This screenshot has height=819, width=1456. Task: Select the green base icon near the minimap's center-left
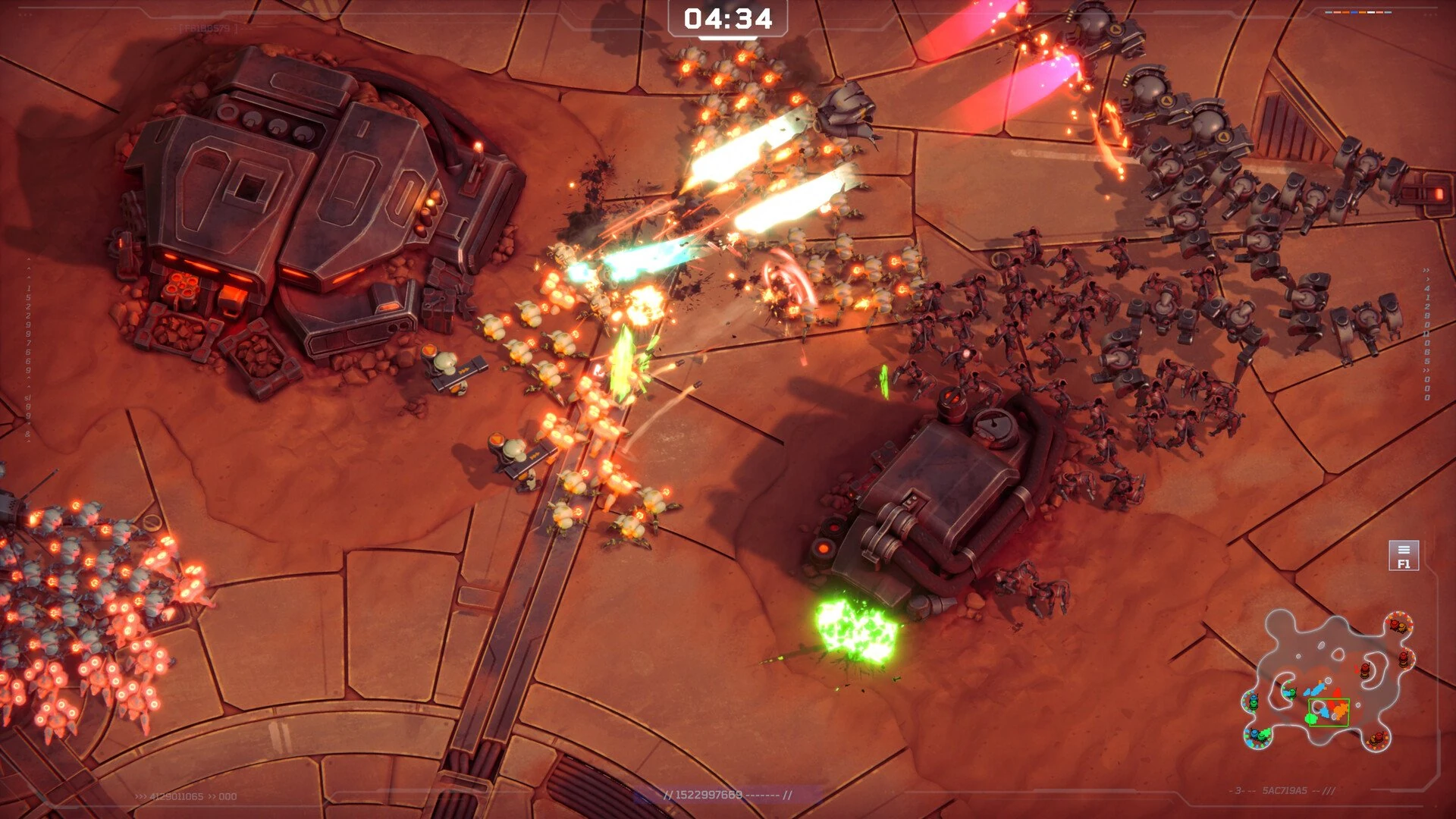pyautogui.click(x=1291, y=693)
